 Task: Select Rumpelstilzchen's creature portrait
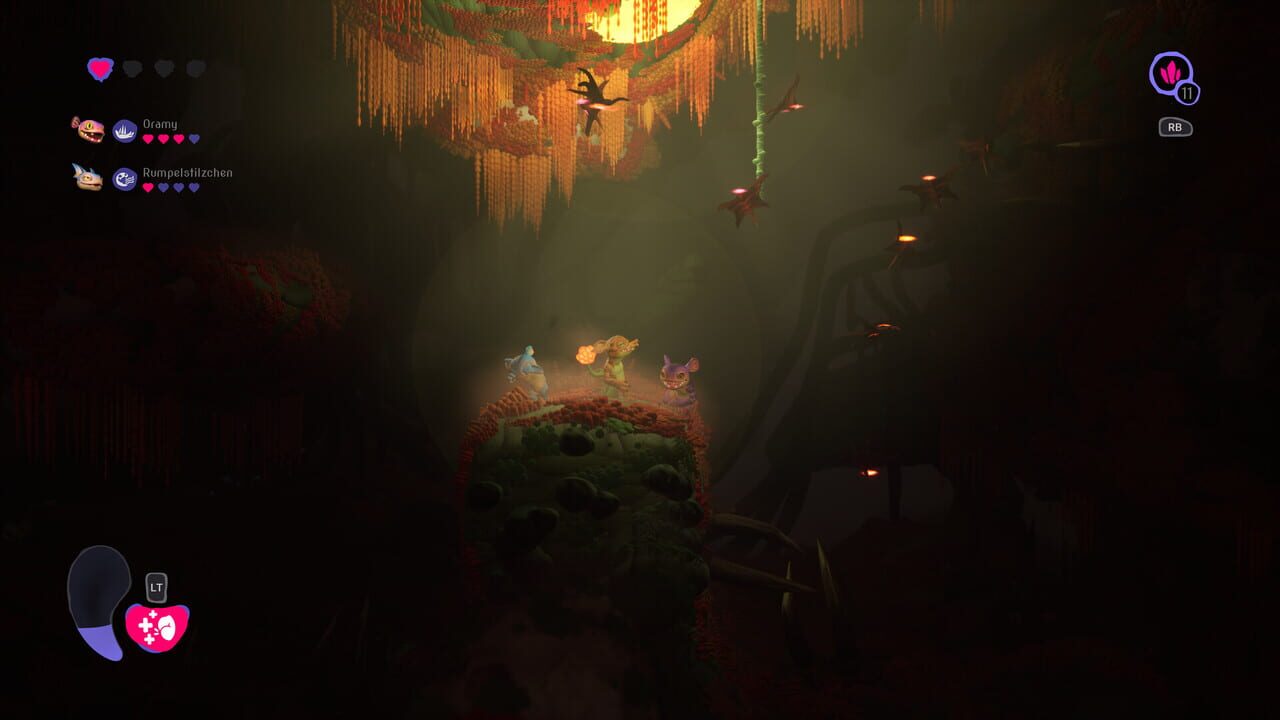(89, 177)
